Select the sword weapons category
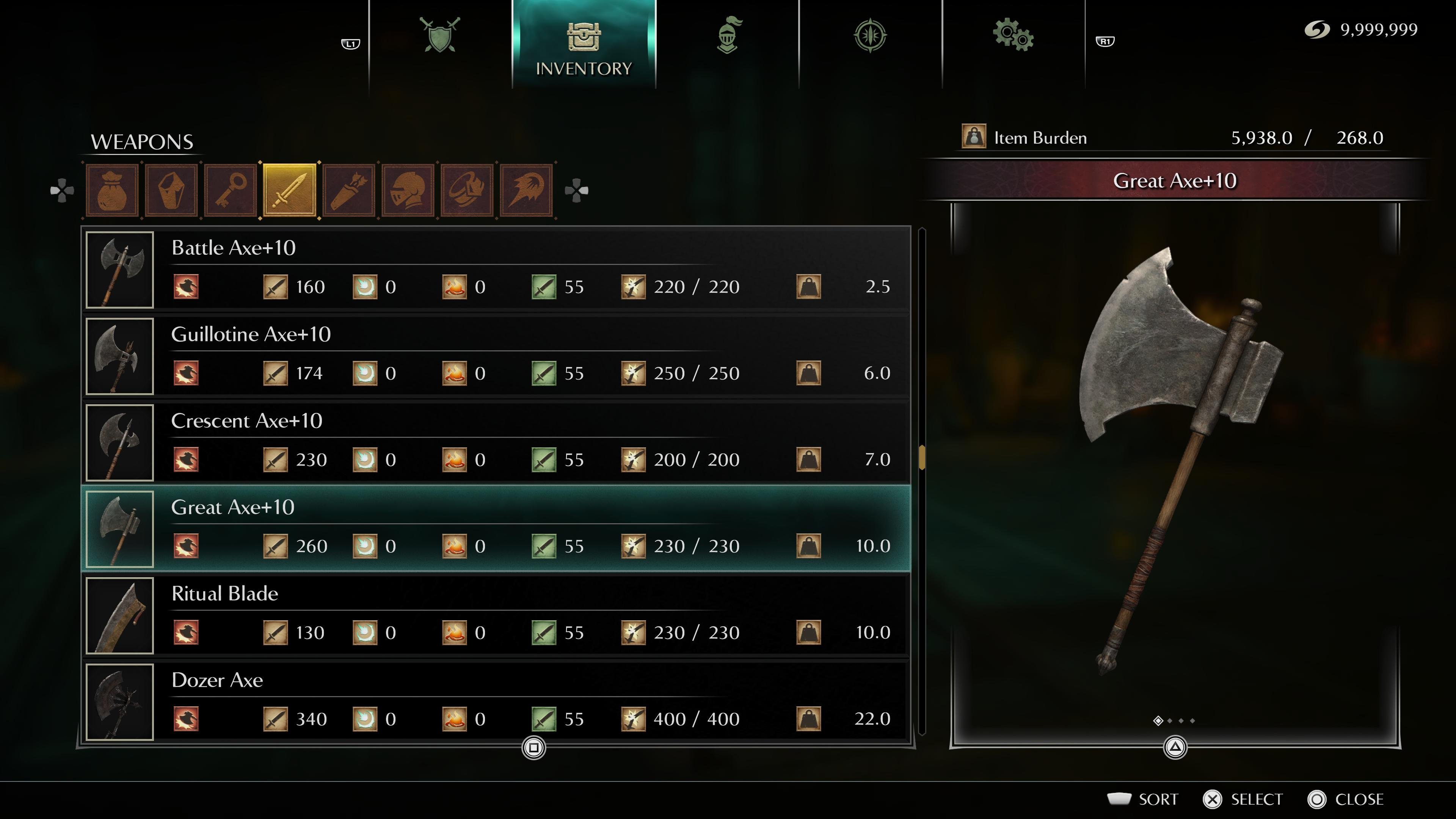This screenshot has height=819, width=1456. pos(289,190)
